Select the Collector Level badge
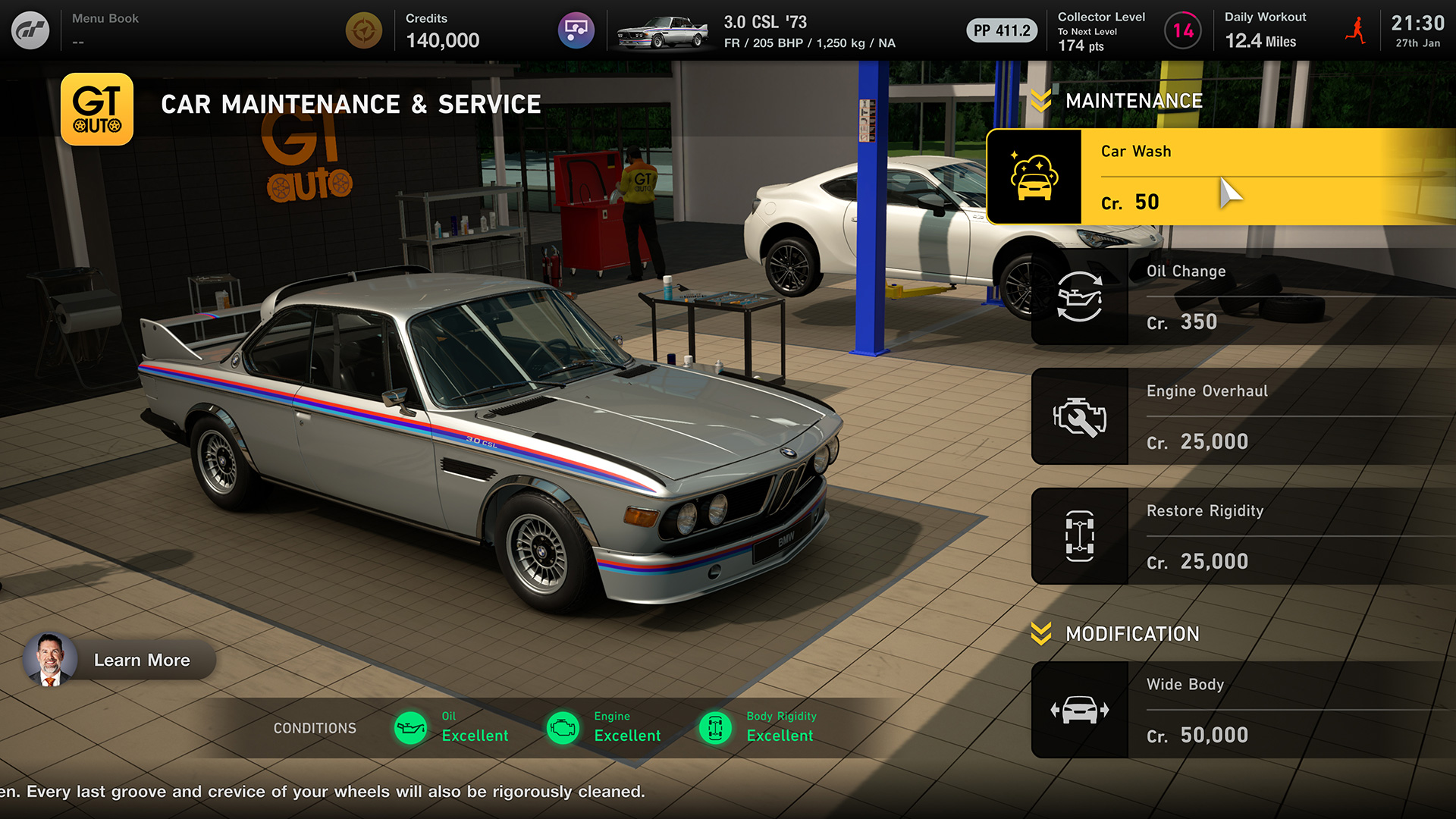This screenshot has width=1456, height=819. pos(1181,32)
